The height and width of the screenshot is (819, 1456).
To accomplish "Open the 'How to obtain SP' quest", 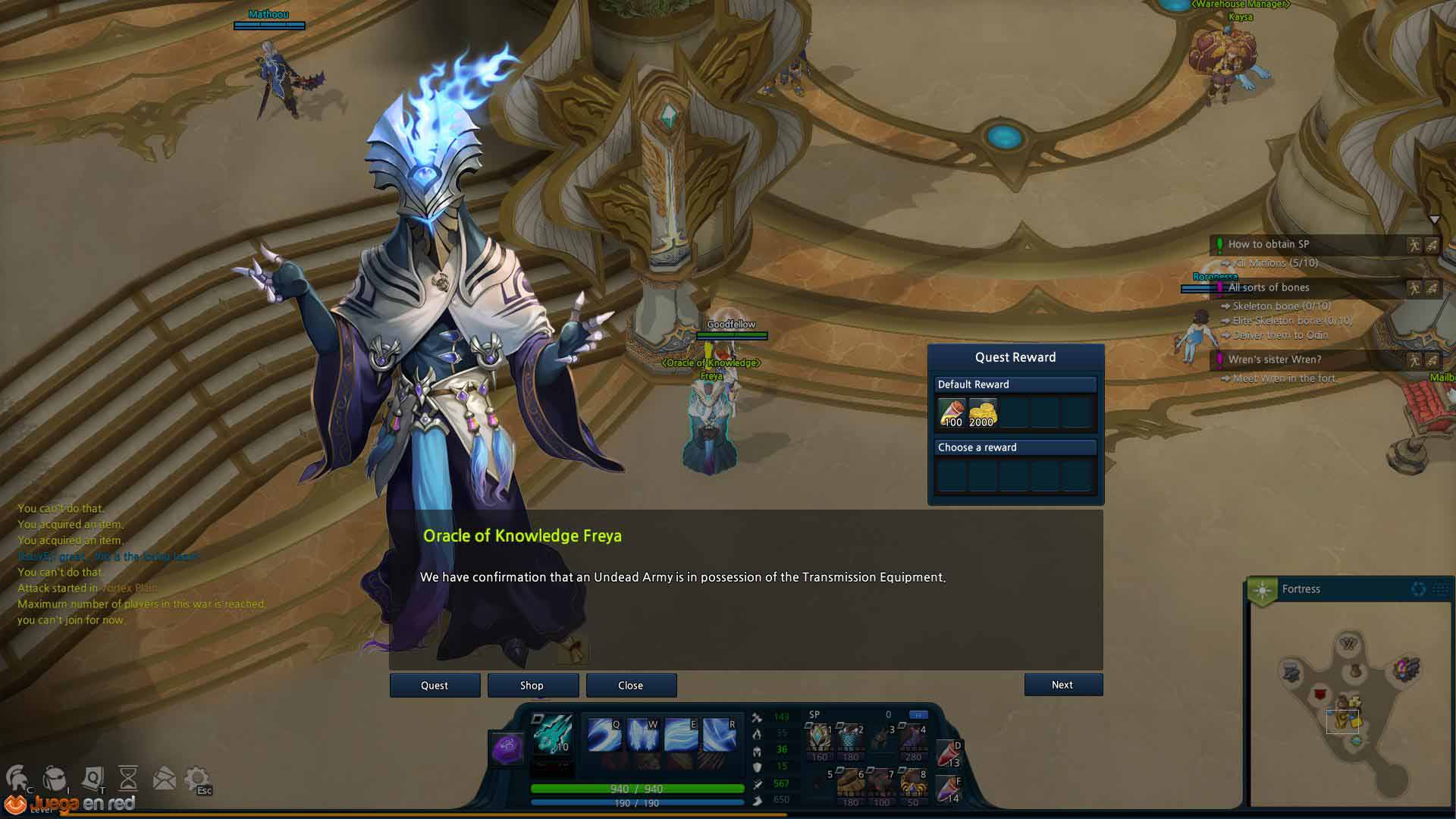I will pyautogui.click(x=1268, y=244).
